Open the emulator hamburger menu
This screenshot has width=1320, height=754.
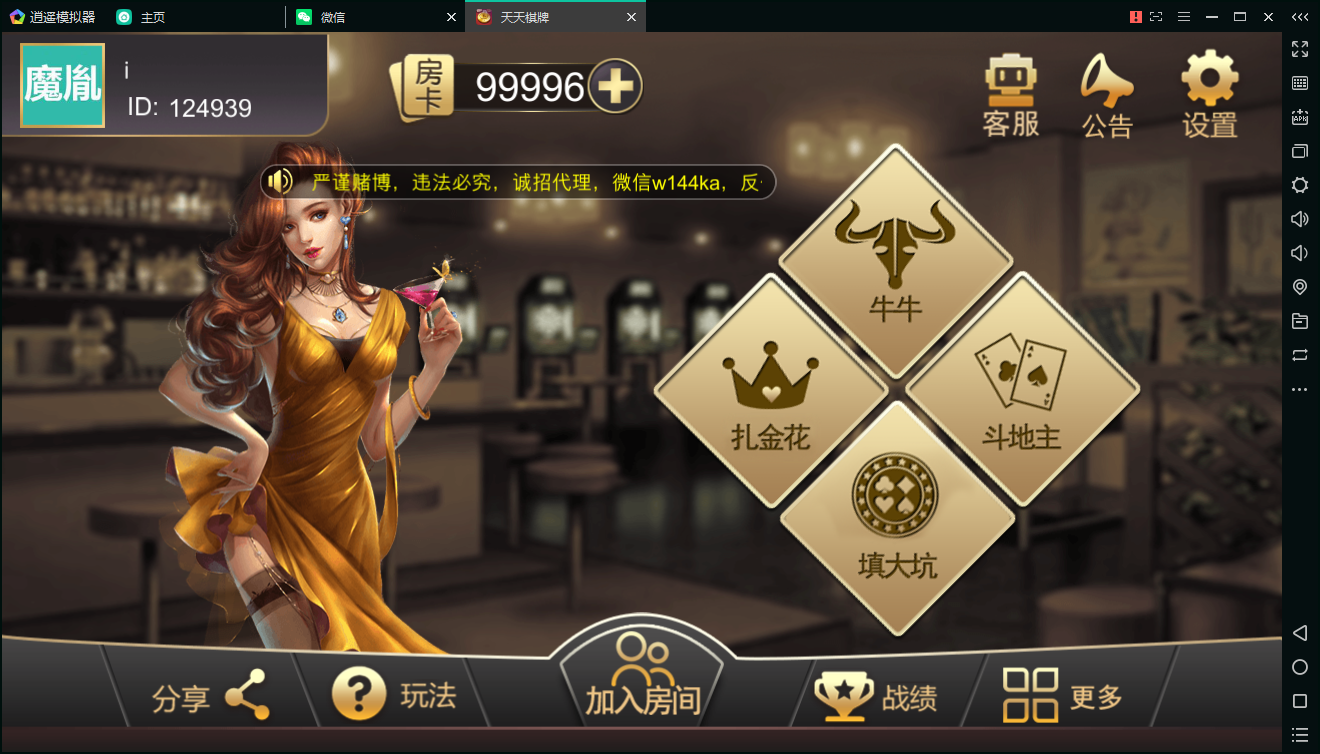pos(1184,17)
